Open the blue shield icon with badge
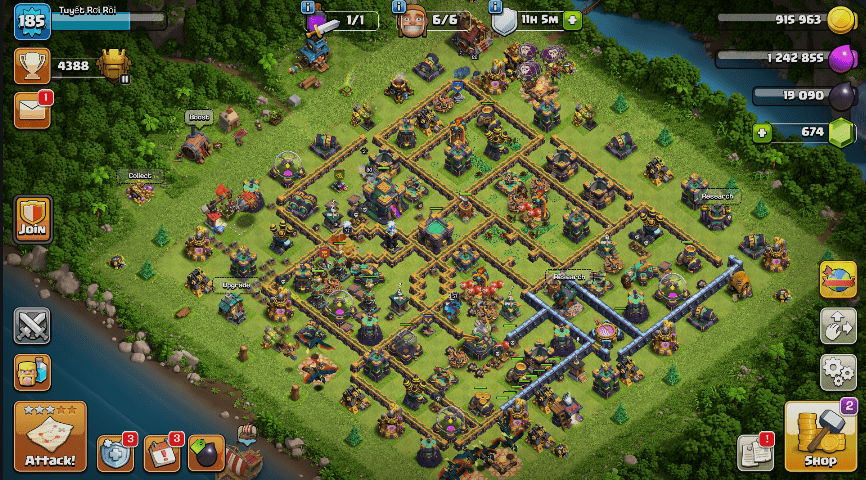This screenshot has height=480, width=866. [x=115, y=453]
